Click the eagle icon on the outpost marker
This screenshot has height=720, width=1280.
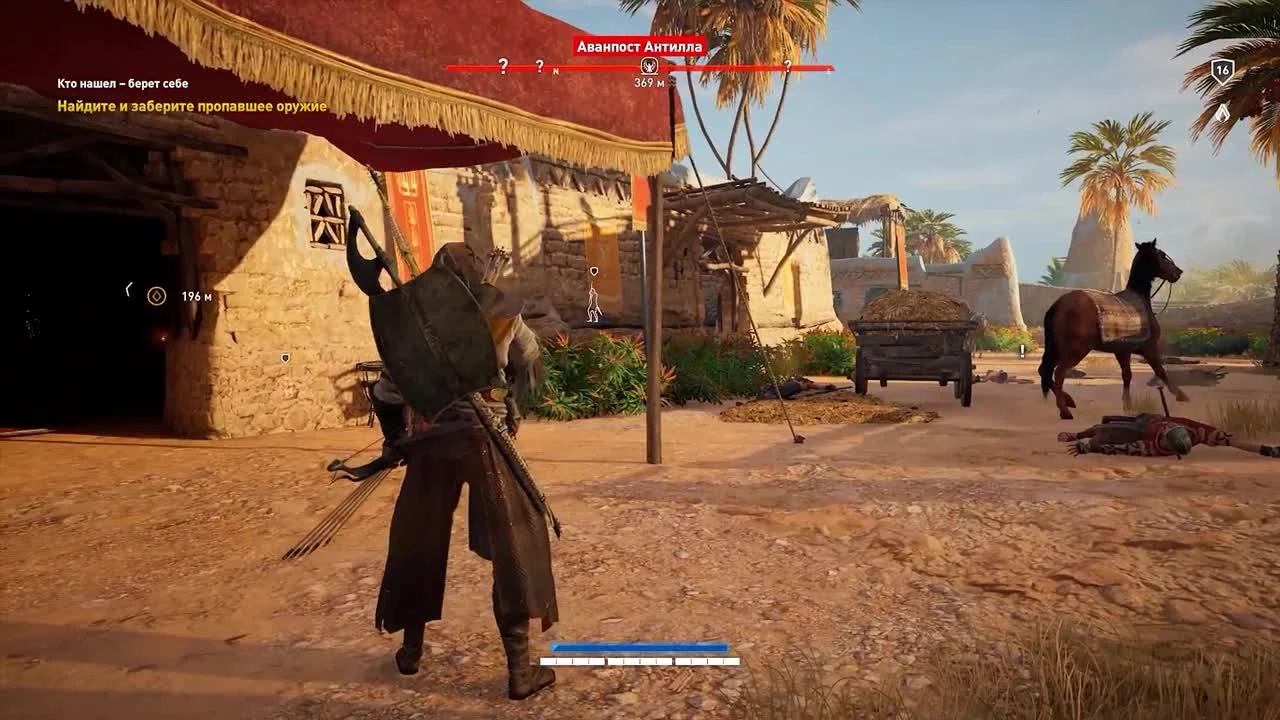648,64
